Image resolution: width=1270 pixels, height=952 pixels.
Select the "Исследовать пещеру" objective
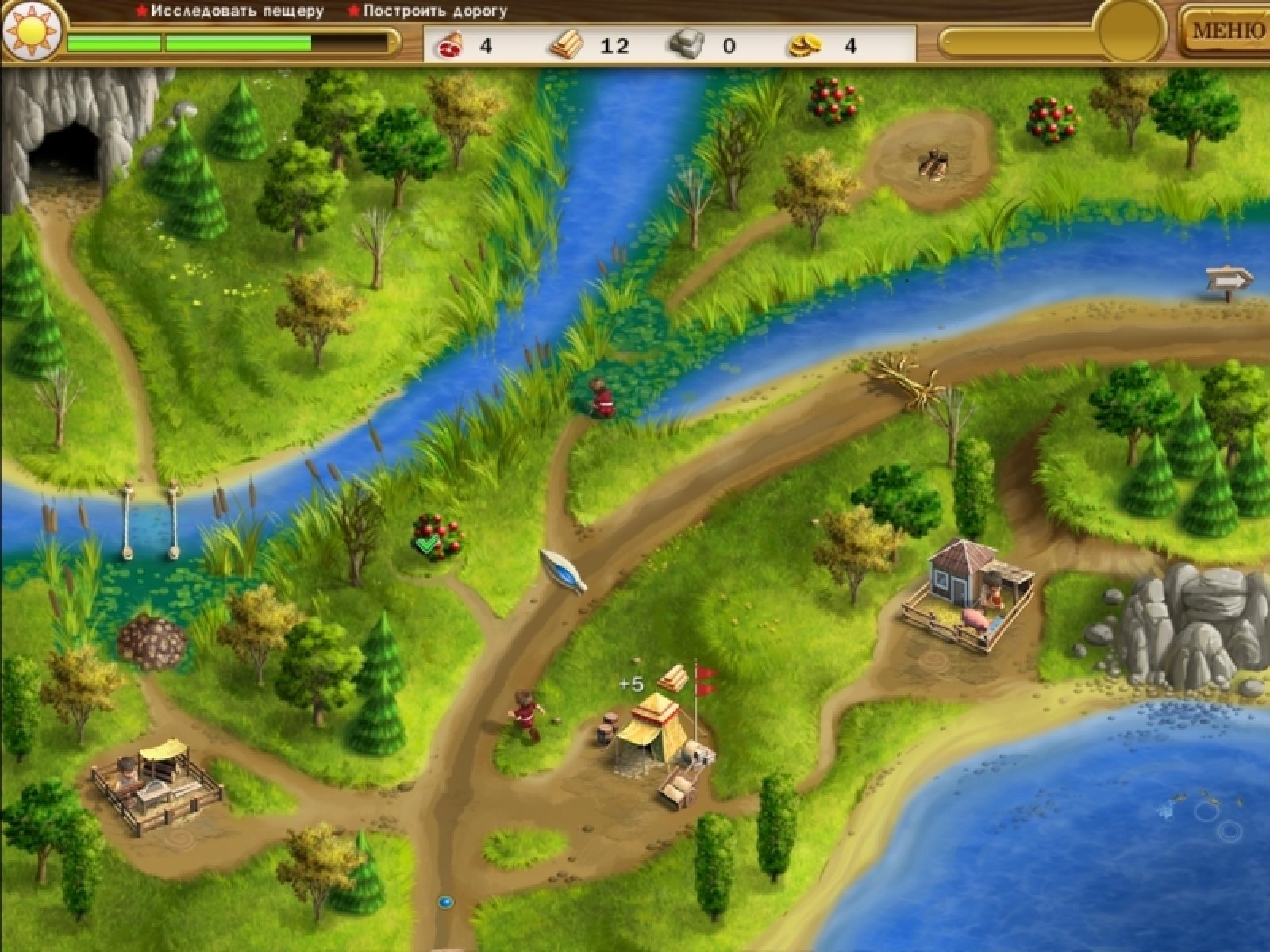(x=237, y=12)
